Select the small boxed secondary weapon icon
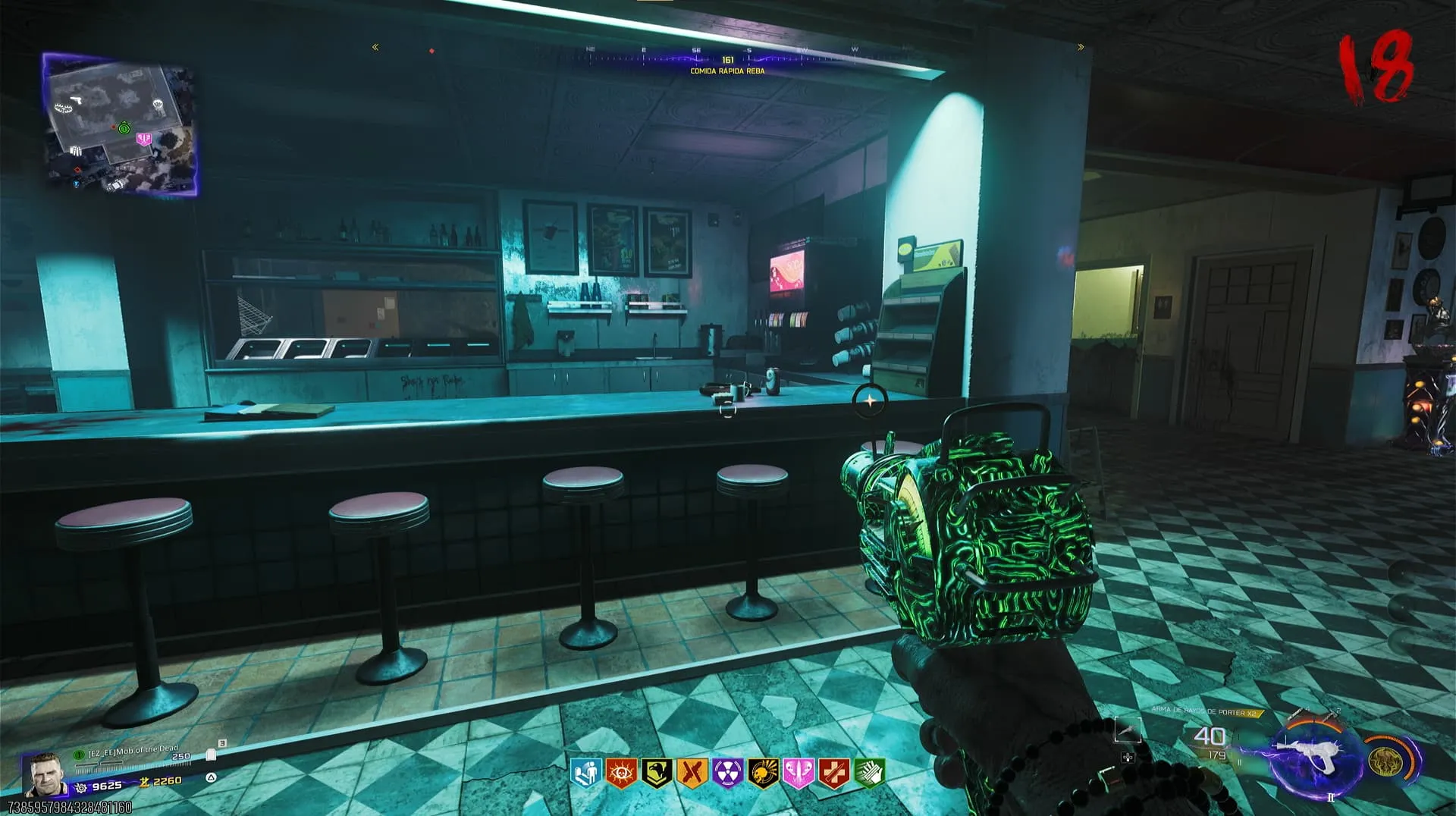1456x816 pixels. [x=1128, y=730]
